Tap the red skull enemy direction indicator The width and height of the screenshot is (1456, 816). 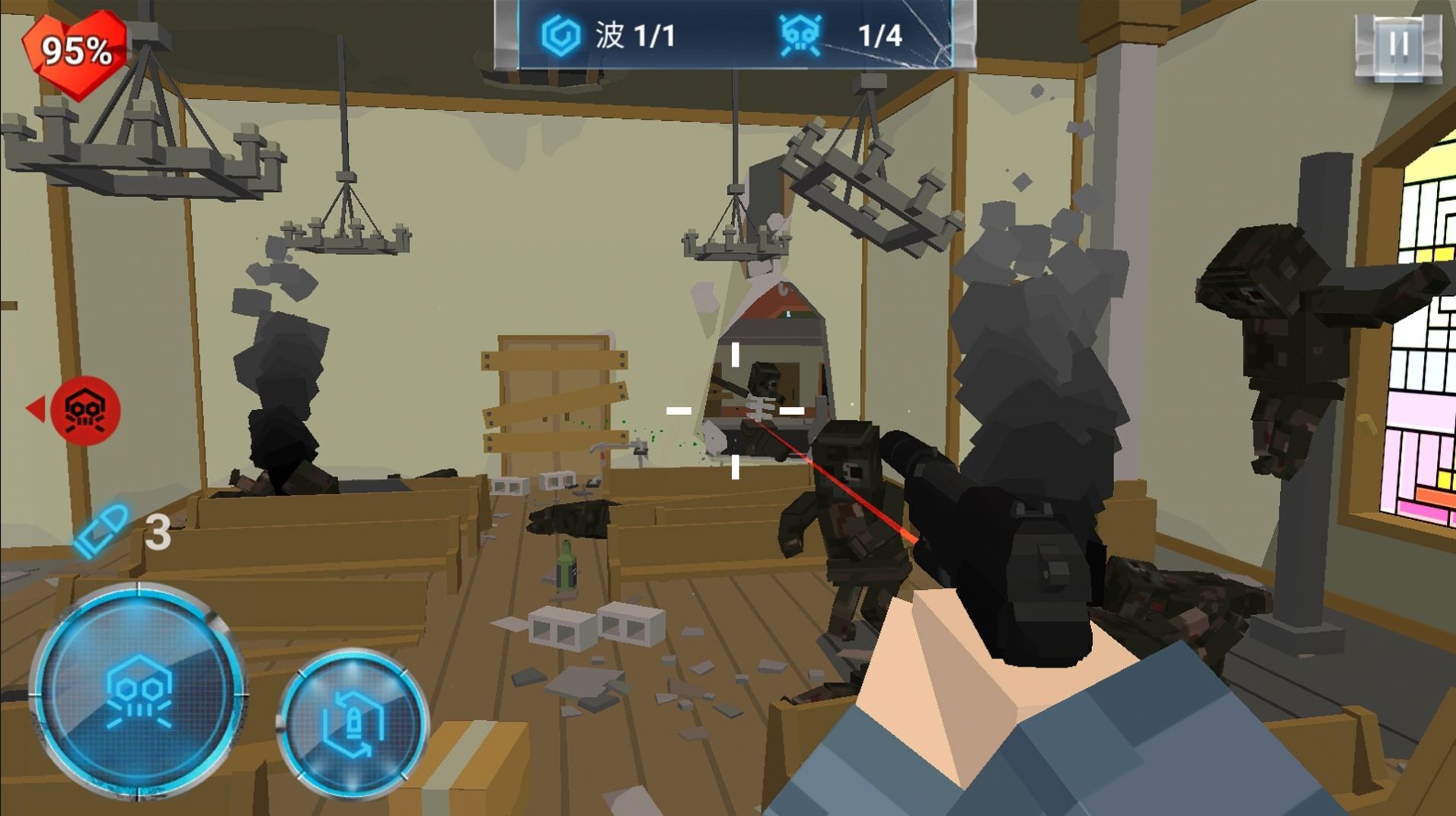coord(85,410)
